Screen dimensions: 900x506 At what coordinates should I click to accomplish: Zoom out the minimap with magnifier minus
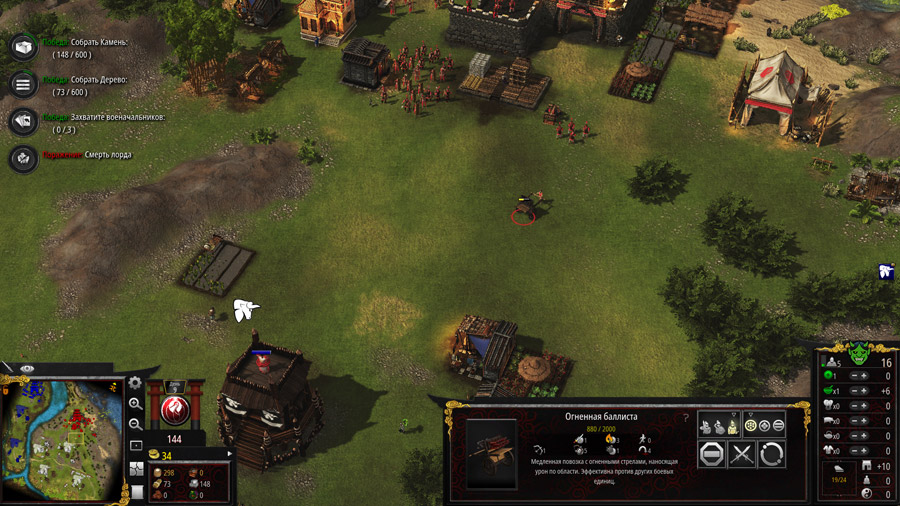point(136,424)
